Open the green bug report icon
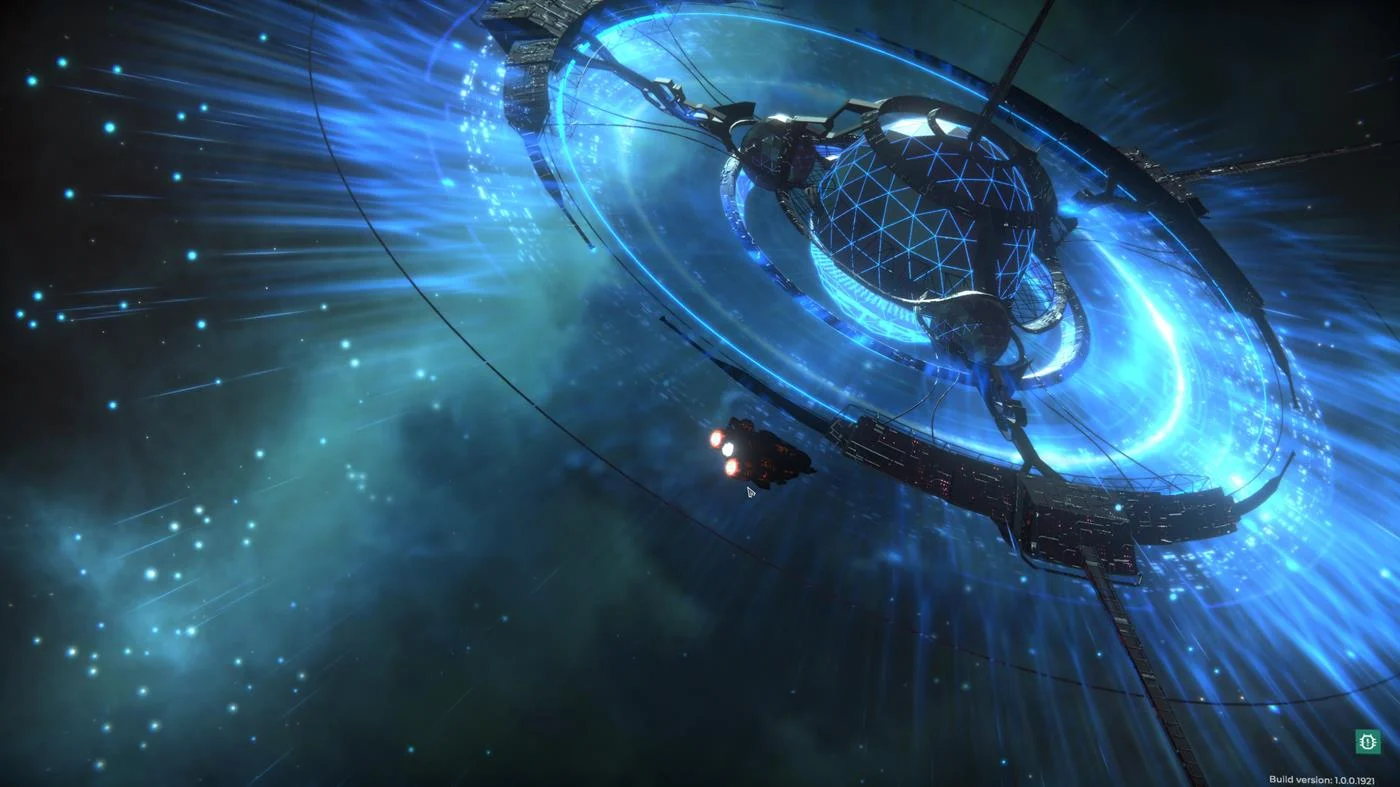This screenshot has height=787, width=1400. pos(1367,741)
